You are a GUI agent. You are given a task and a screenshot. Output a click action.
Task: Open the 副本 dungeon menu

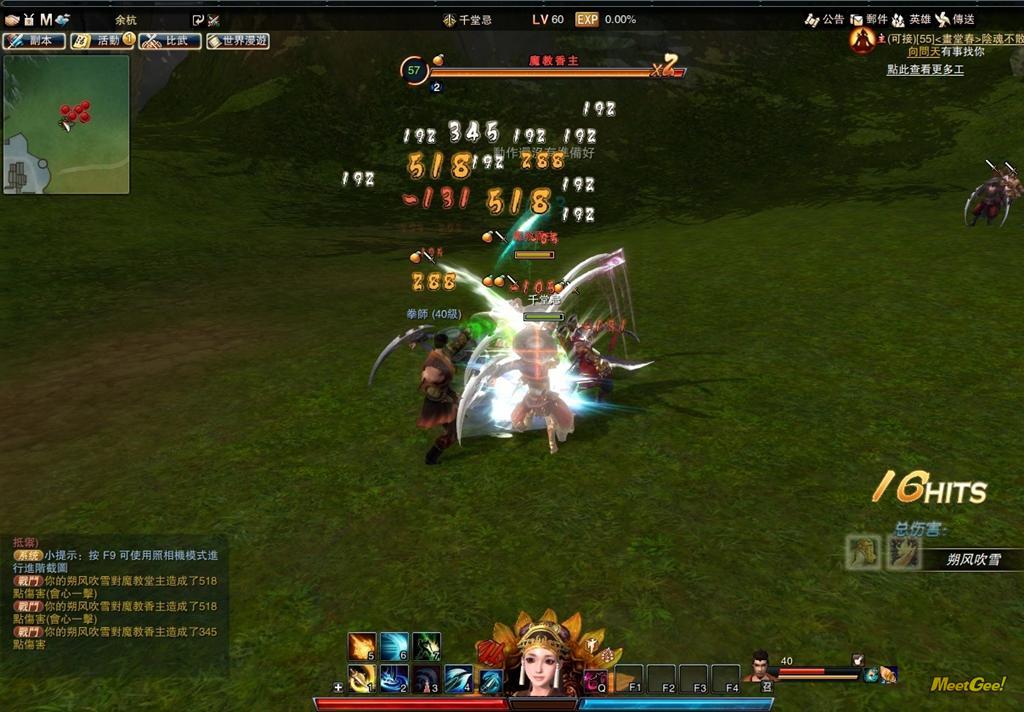point(34,41)
